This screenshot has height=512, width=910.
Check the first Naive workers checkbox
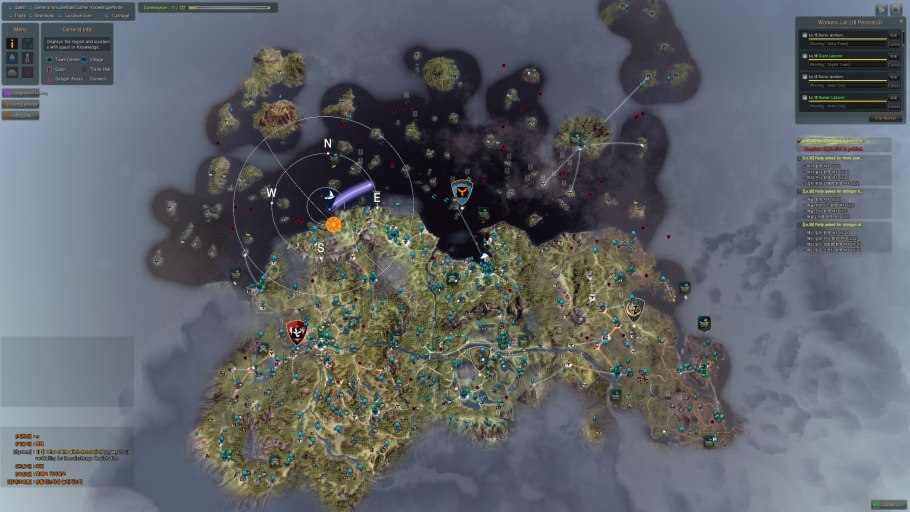(803, 36)
